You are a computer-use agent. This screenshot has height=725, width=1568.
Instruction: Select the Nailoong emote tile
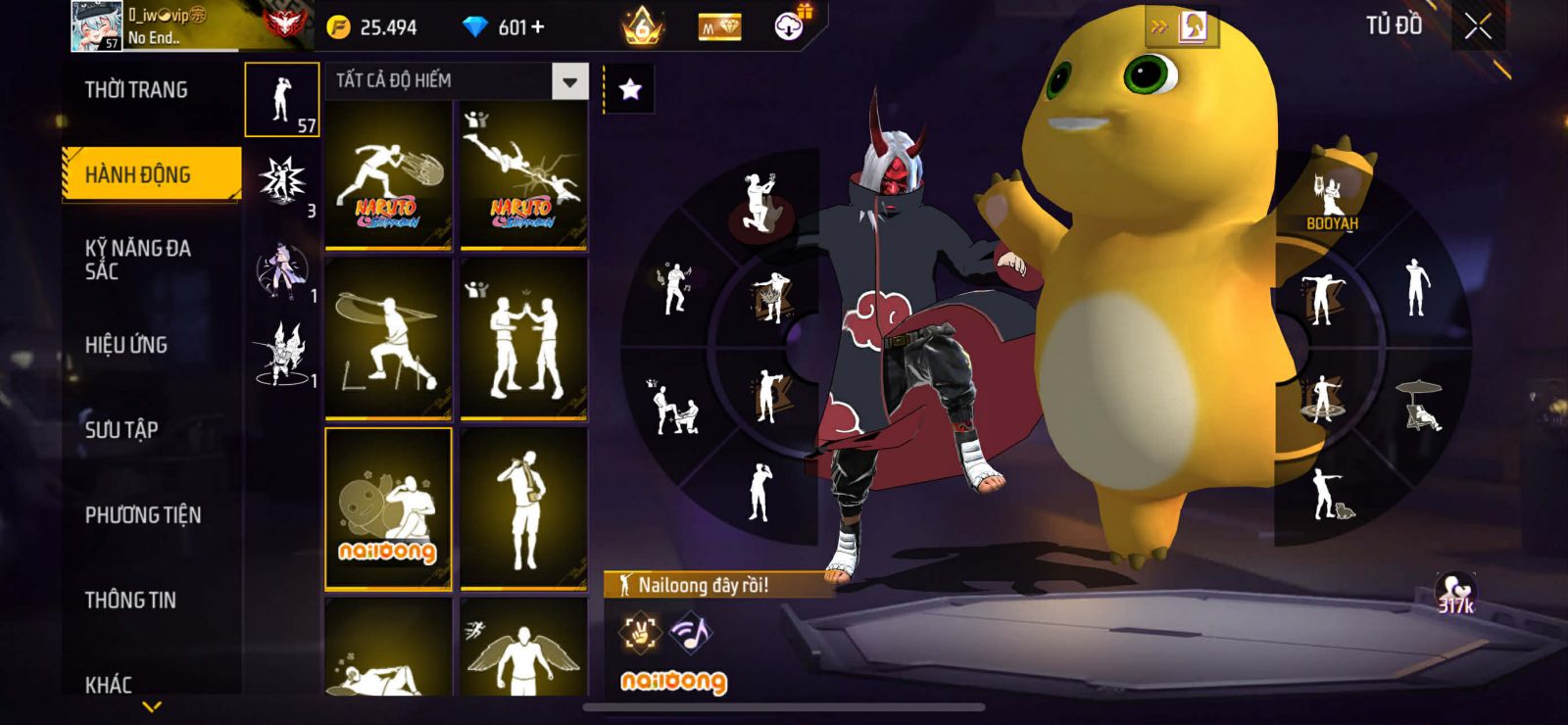388,508
